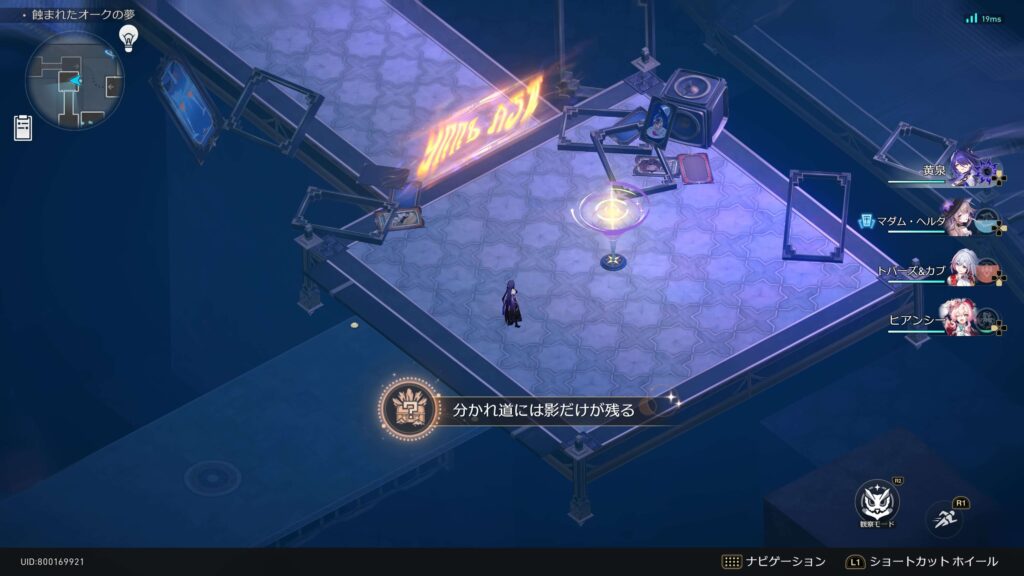
Task: Select ヒアンシー from the party list
Action: coord(963,319)
